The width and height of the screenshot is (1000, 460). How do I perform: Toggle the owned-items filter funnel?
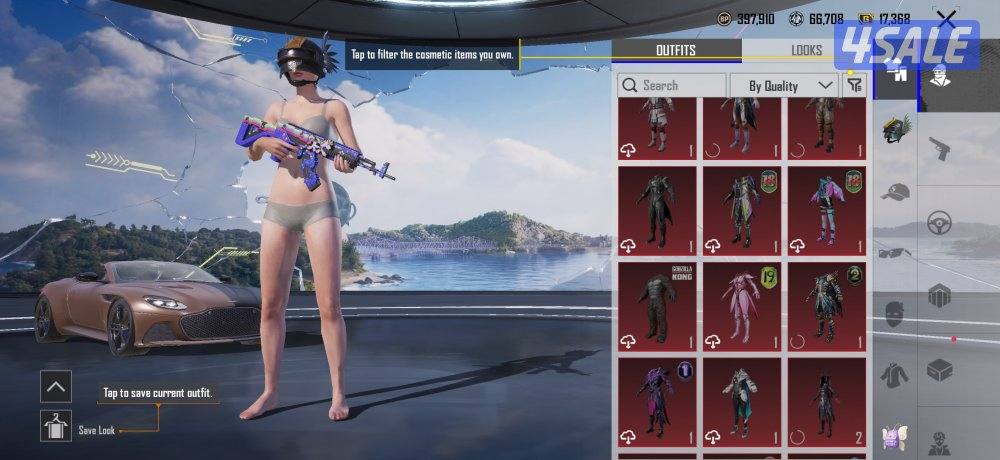pos(854,86)
